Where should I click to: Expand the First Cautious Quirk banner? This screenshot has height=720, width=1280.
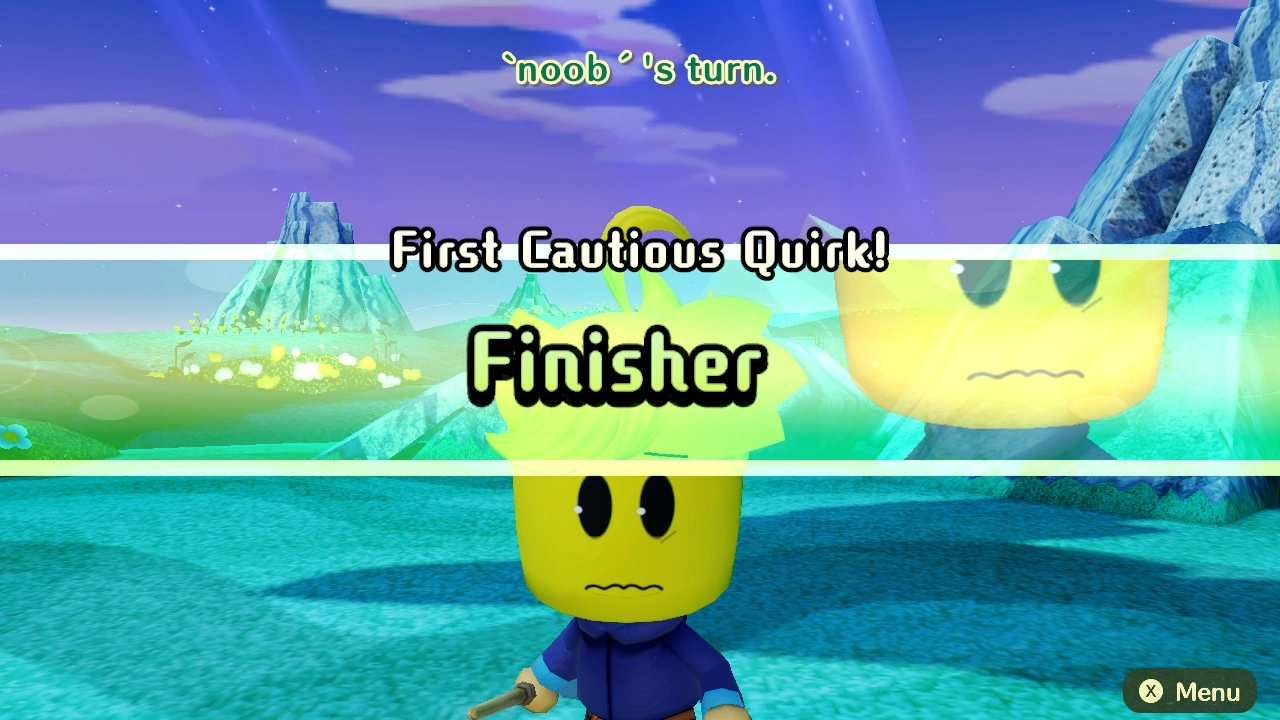(x=640, y=253)
